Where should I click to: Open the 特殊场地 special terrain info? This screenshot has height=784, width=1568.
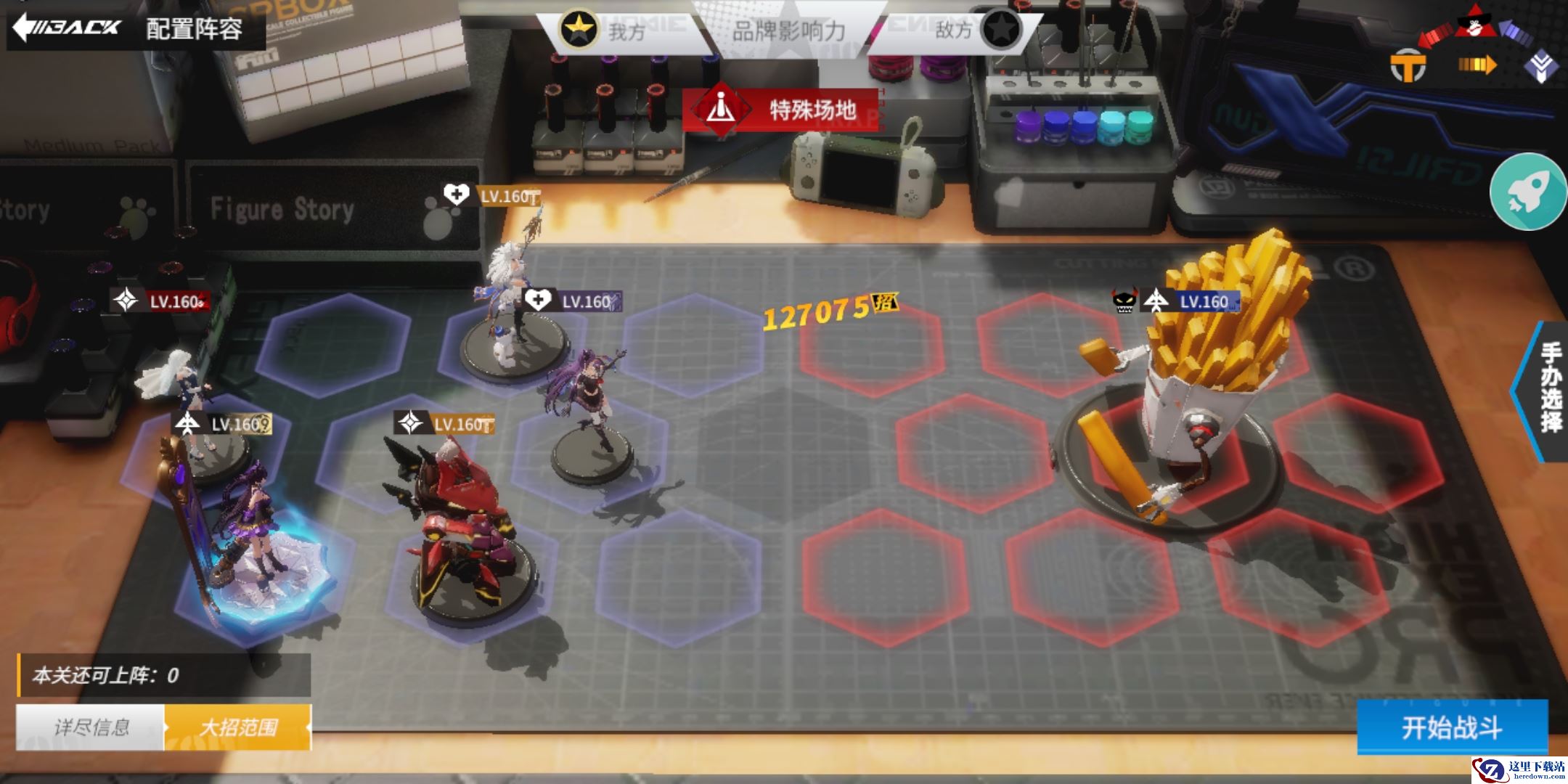[x=781, y=110]
